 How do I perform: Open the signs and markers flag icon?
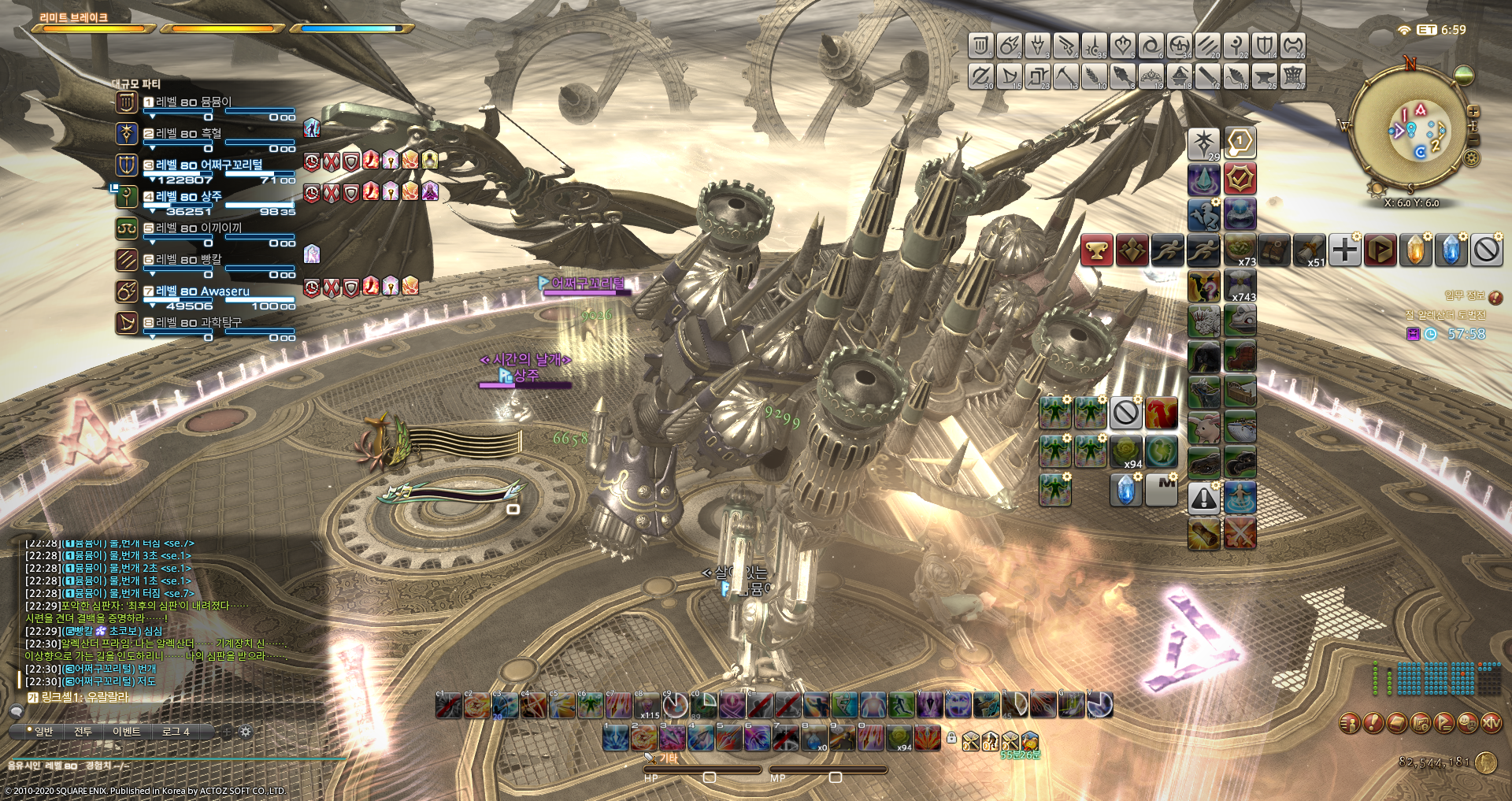pos(1443,724)
